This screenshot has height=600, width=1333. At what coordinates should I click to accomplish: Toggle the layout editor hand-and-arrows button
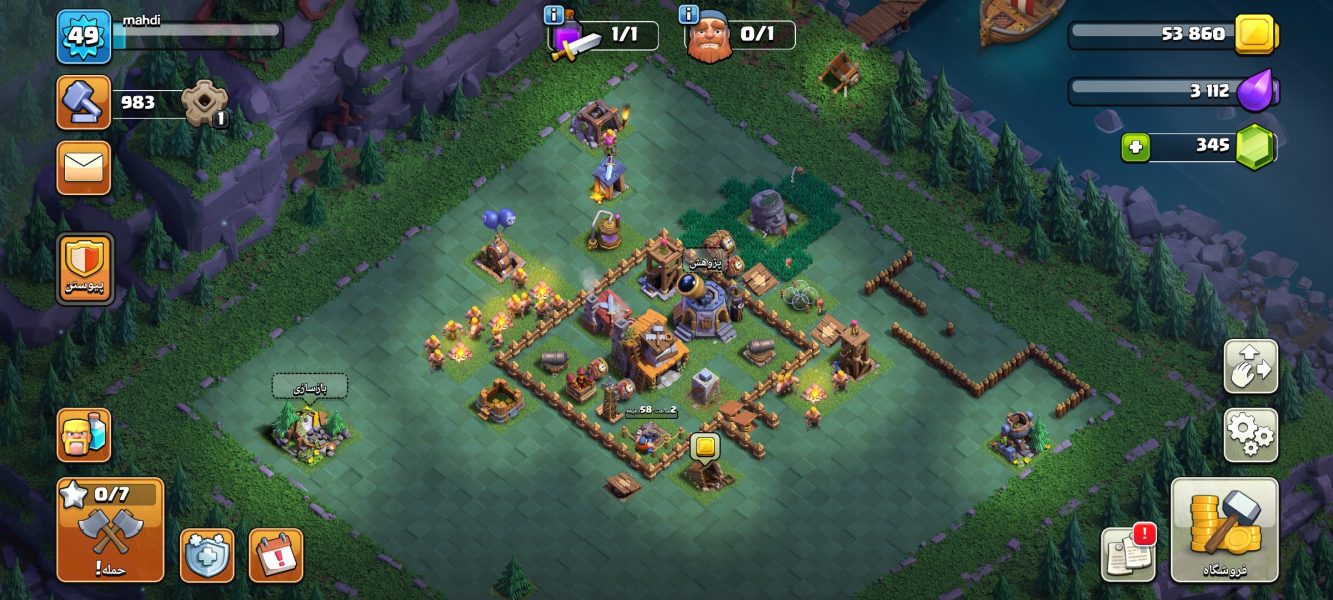1250,366
